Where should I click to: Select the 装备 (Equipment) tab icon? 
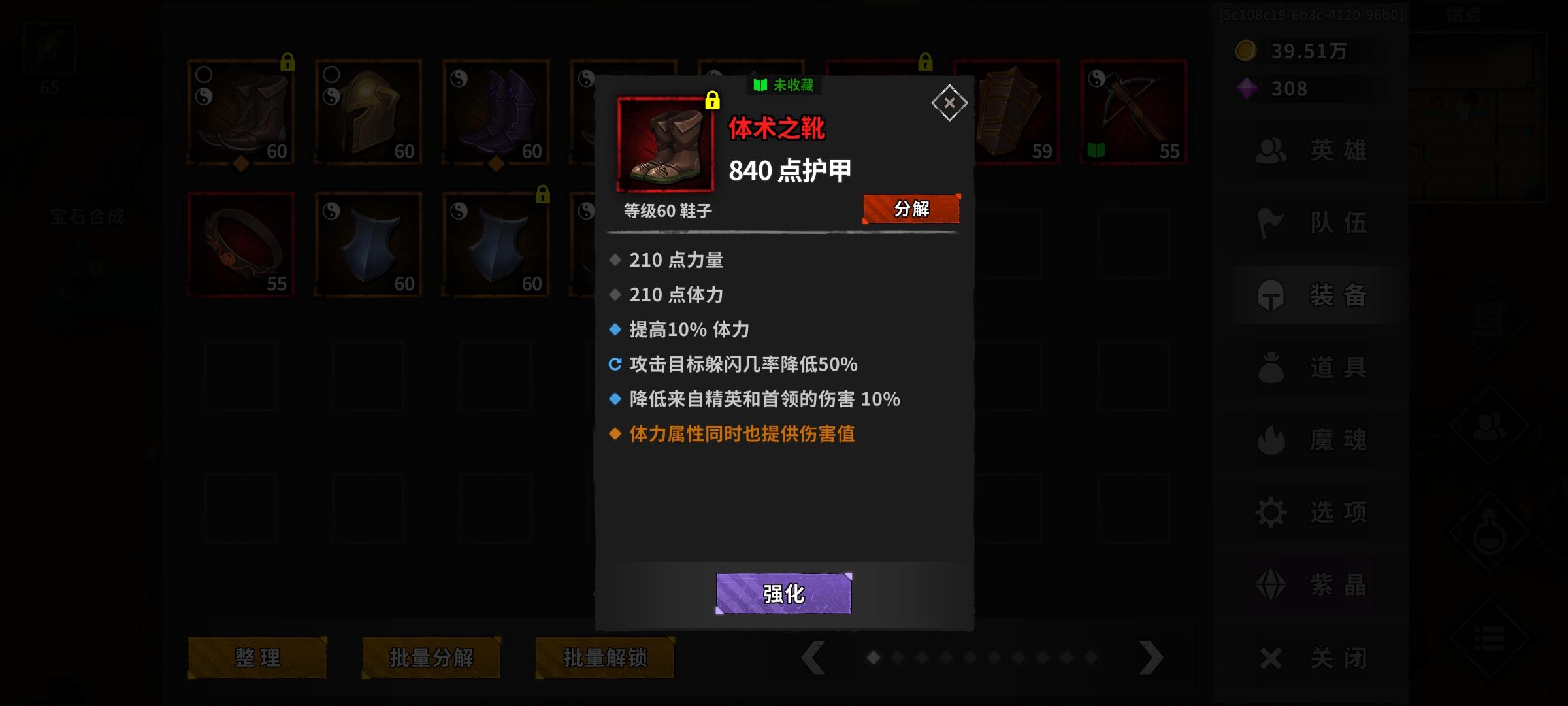[x=1271, y=295]
